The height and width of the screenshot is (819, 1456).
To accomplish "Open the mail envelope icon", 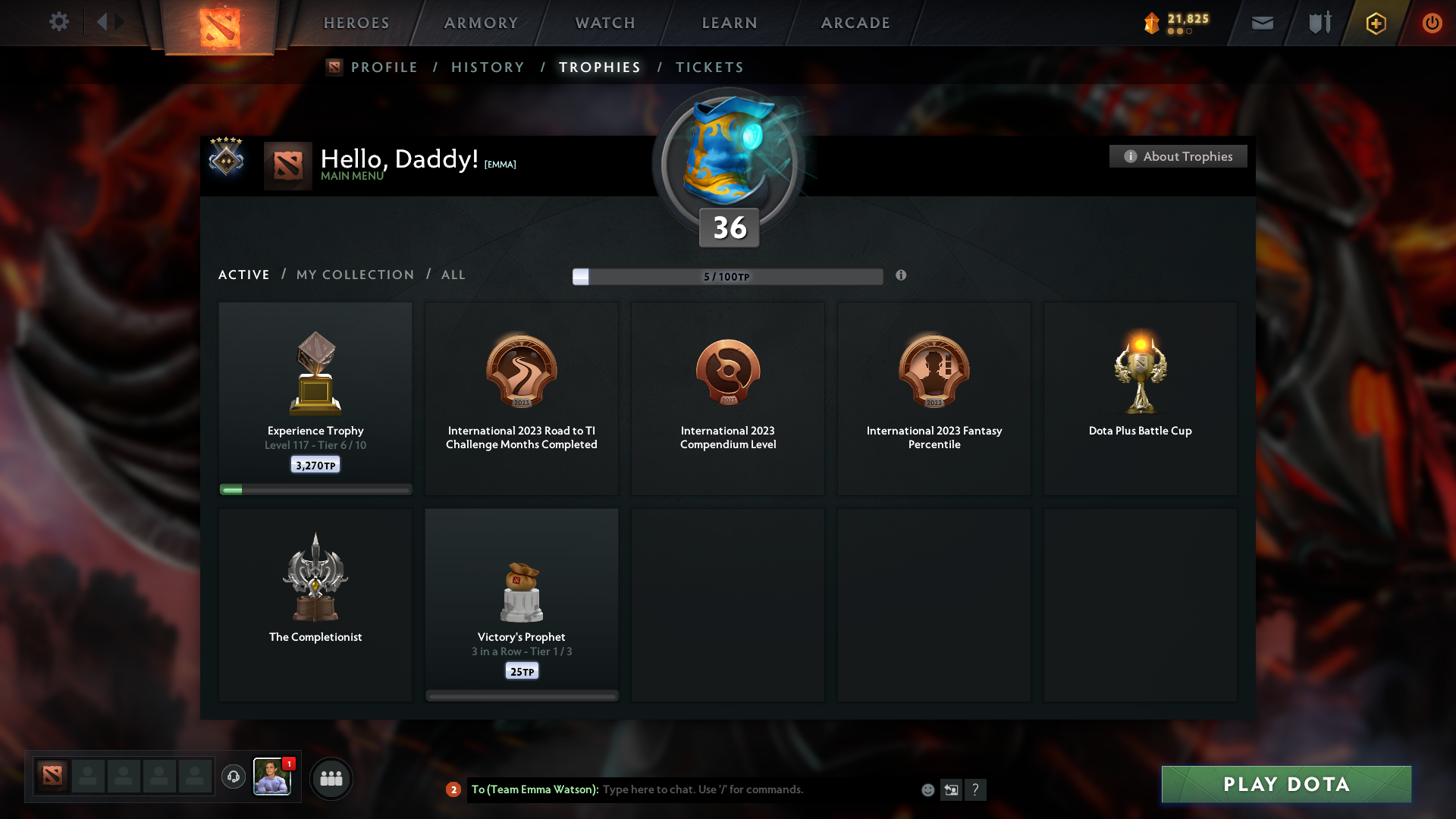I will coord(1263,23).
